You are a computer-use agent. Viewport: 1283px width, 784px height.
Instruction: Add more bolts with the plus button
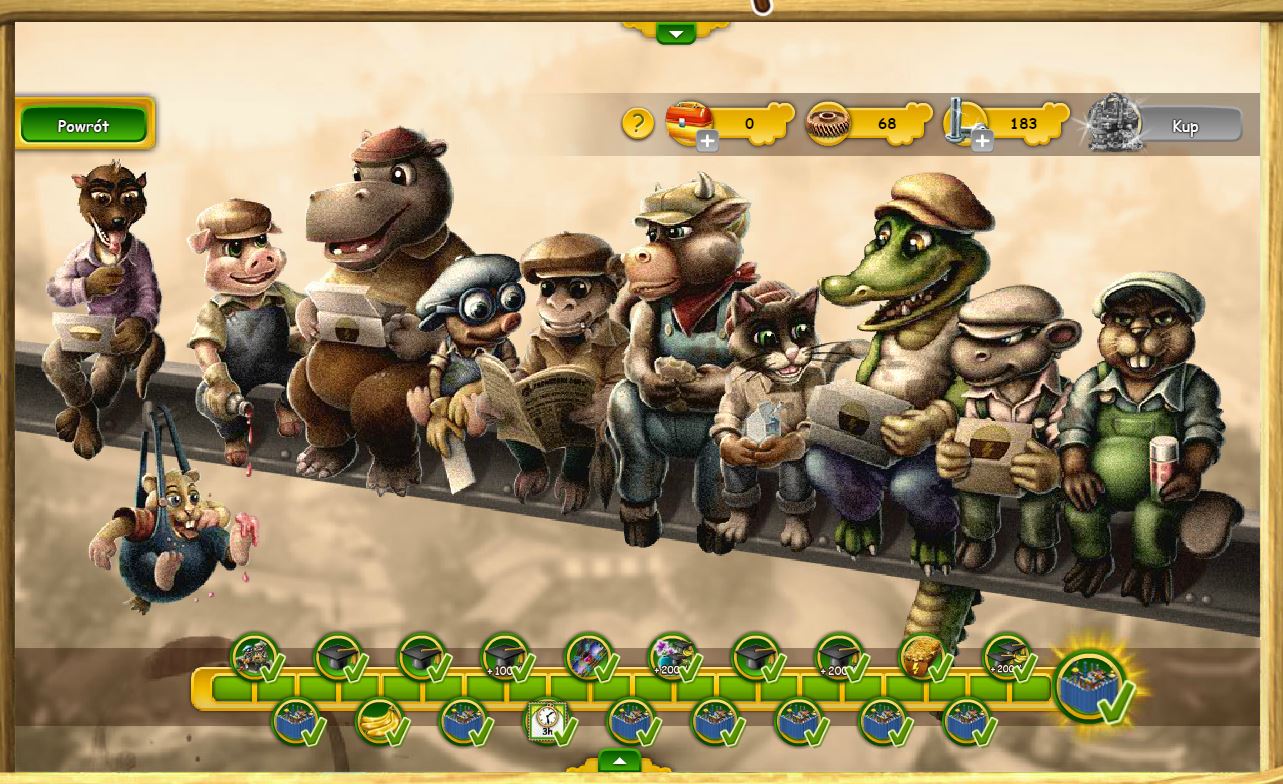click(982, 142)
